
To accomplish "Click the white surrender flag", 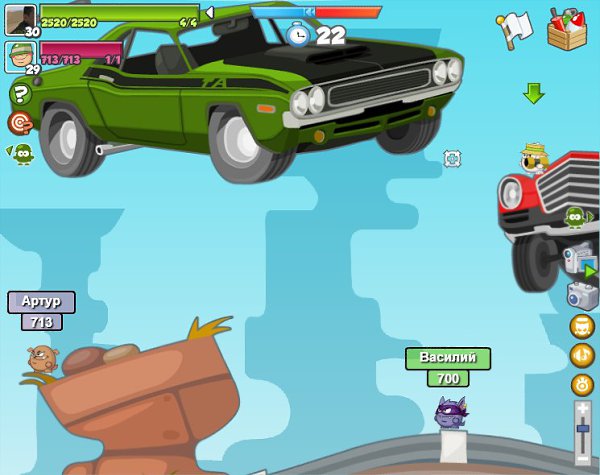I will coord(514,30).
